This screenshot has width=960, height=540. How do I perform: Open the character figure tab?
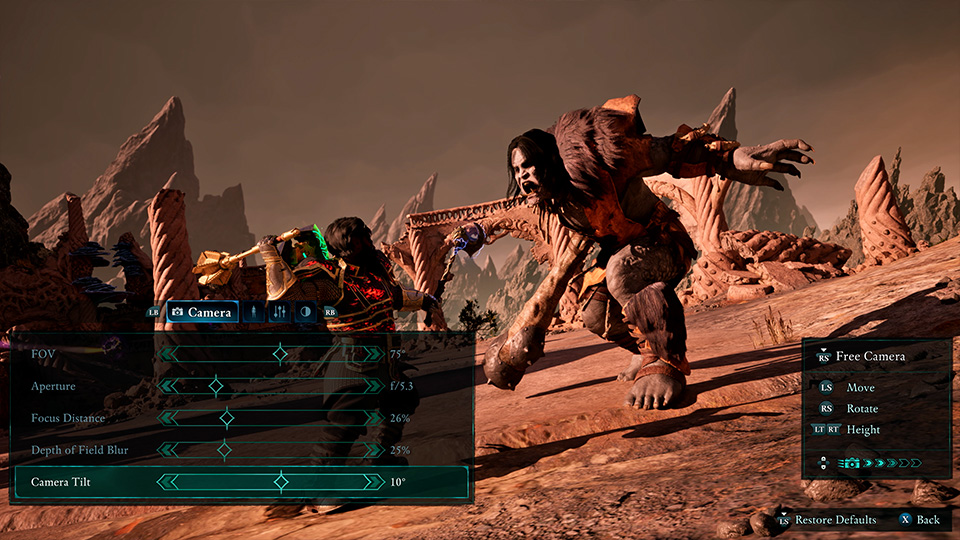[254, 312]
